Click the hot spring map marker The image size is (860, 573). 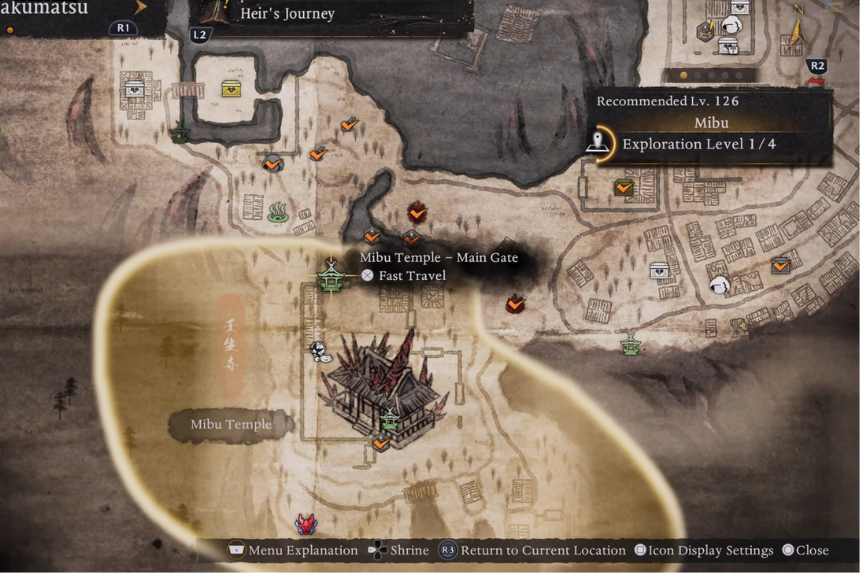[279, 211]
